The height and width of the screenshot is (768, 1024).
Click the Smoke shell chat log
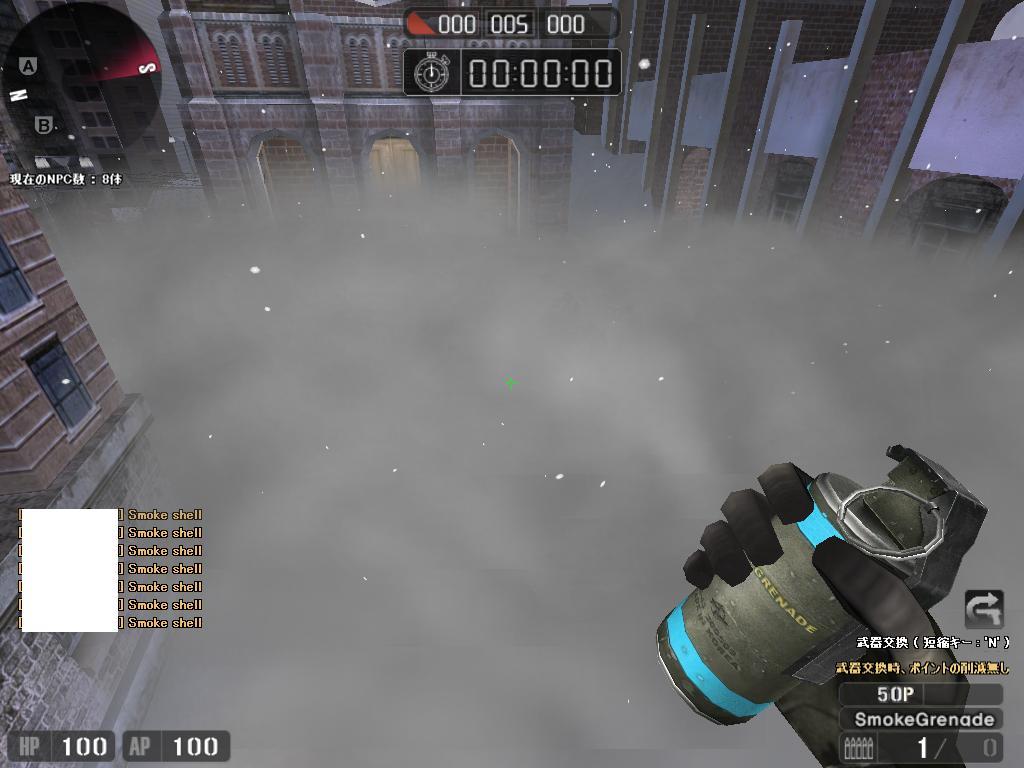(111, 568)
